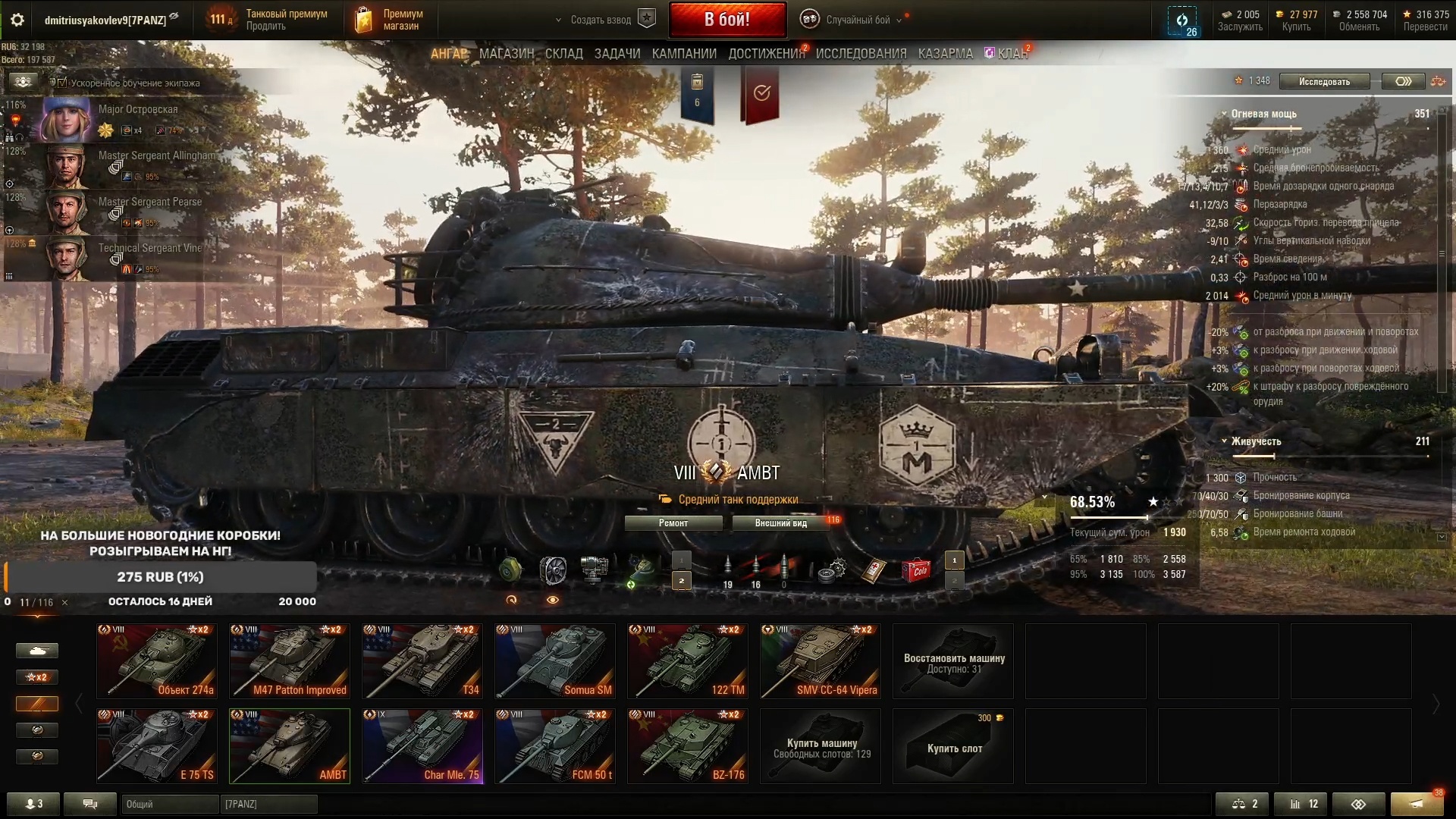Open Внешний вид customization
The height and width of the screenshot is (819, 1456).
(780, 523)
